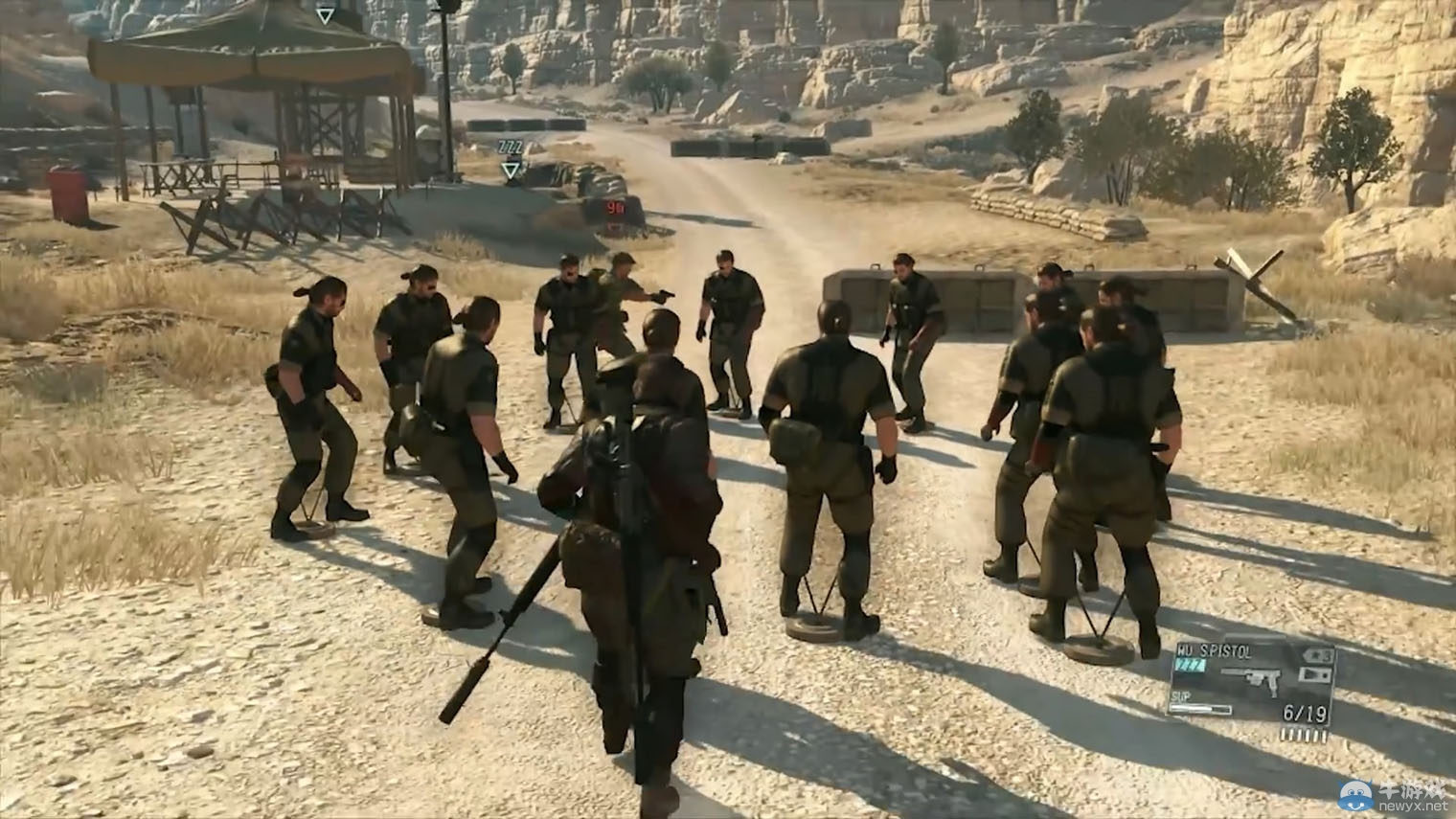Screen dimensions: 1456x819
Task: Click the star grade tag on weapon panel
Action: tap(1316, 656)
